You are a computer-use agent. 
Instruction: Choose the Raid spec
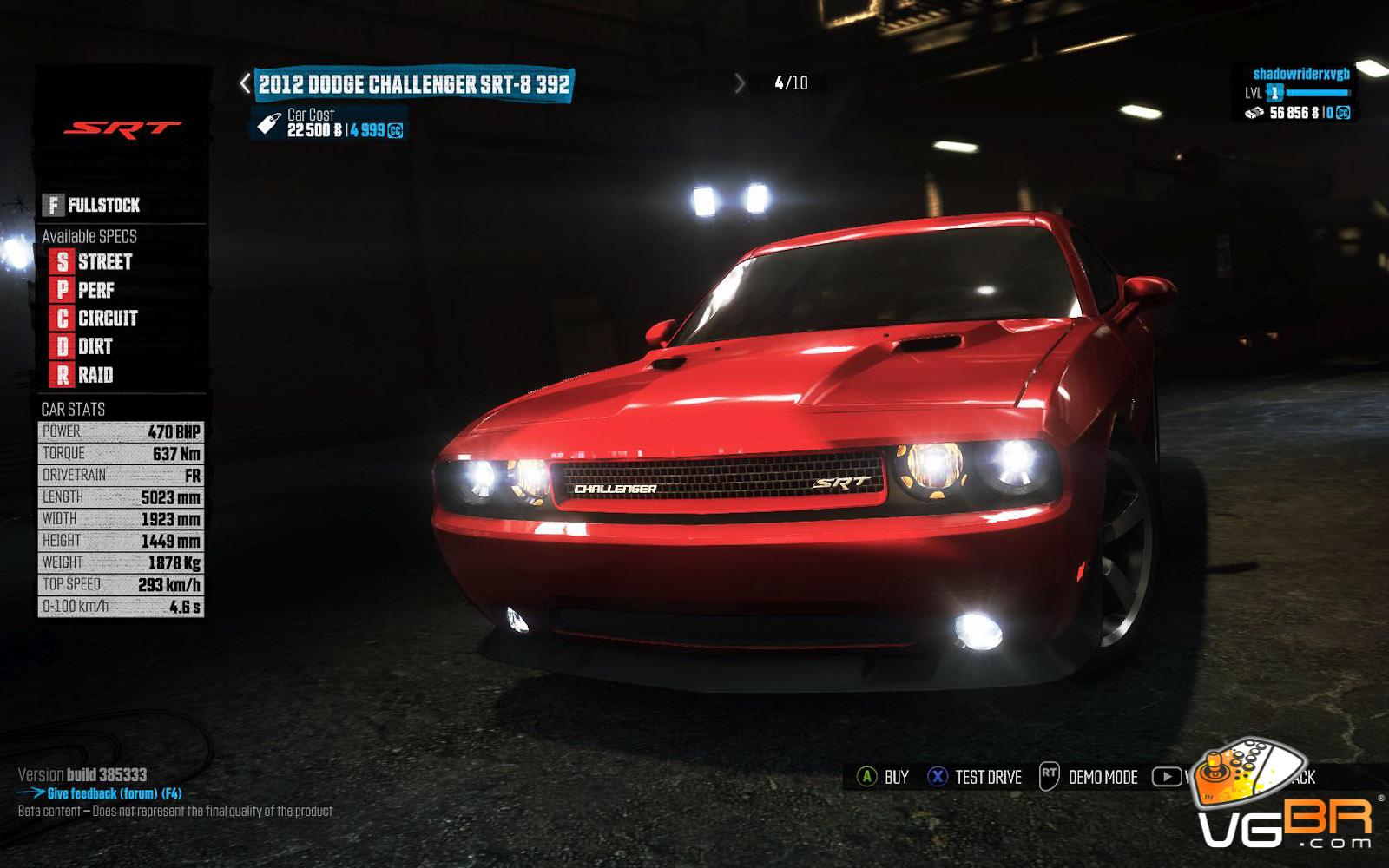(84, 375)
